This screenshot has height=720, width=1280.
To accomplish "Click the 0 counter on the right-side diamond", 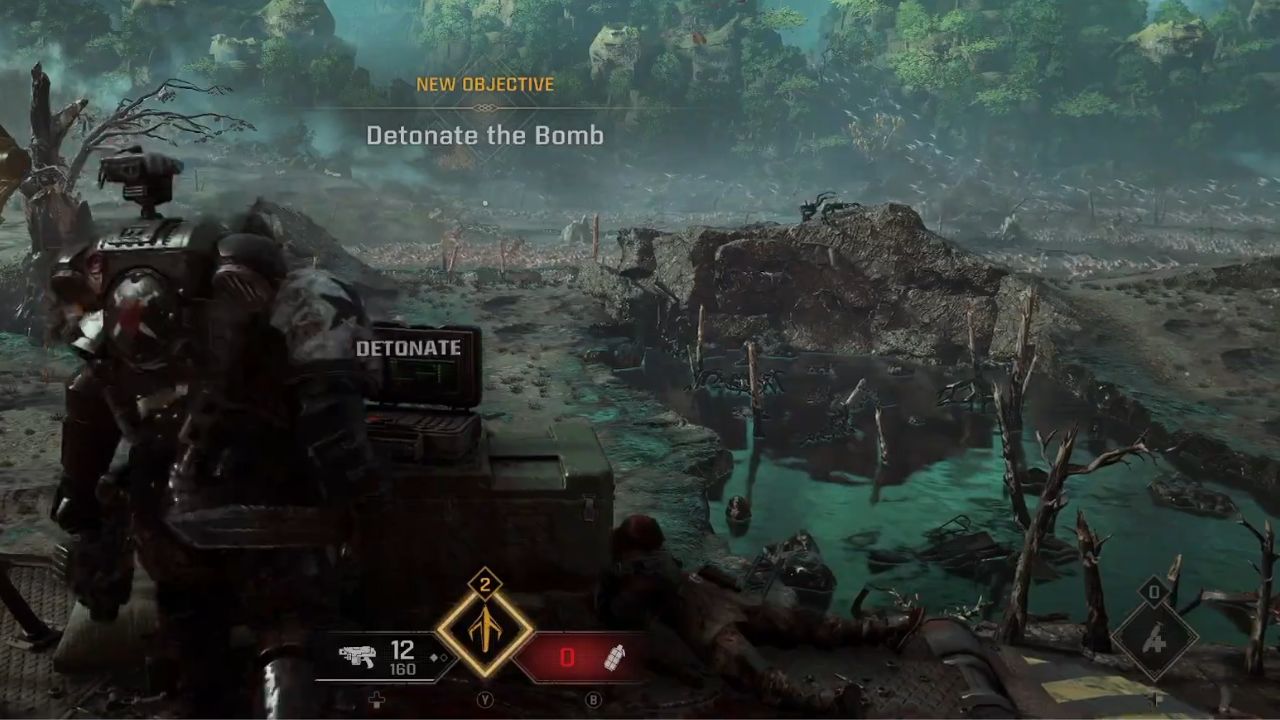I will click(x=1153, y=592).
